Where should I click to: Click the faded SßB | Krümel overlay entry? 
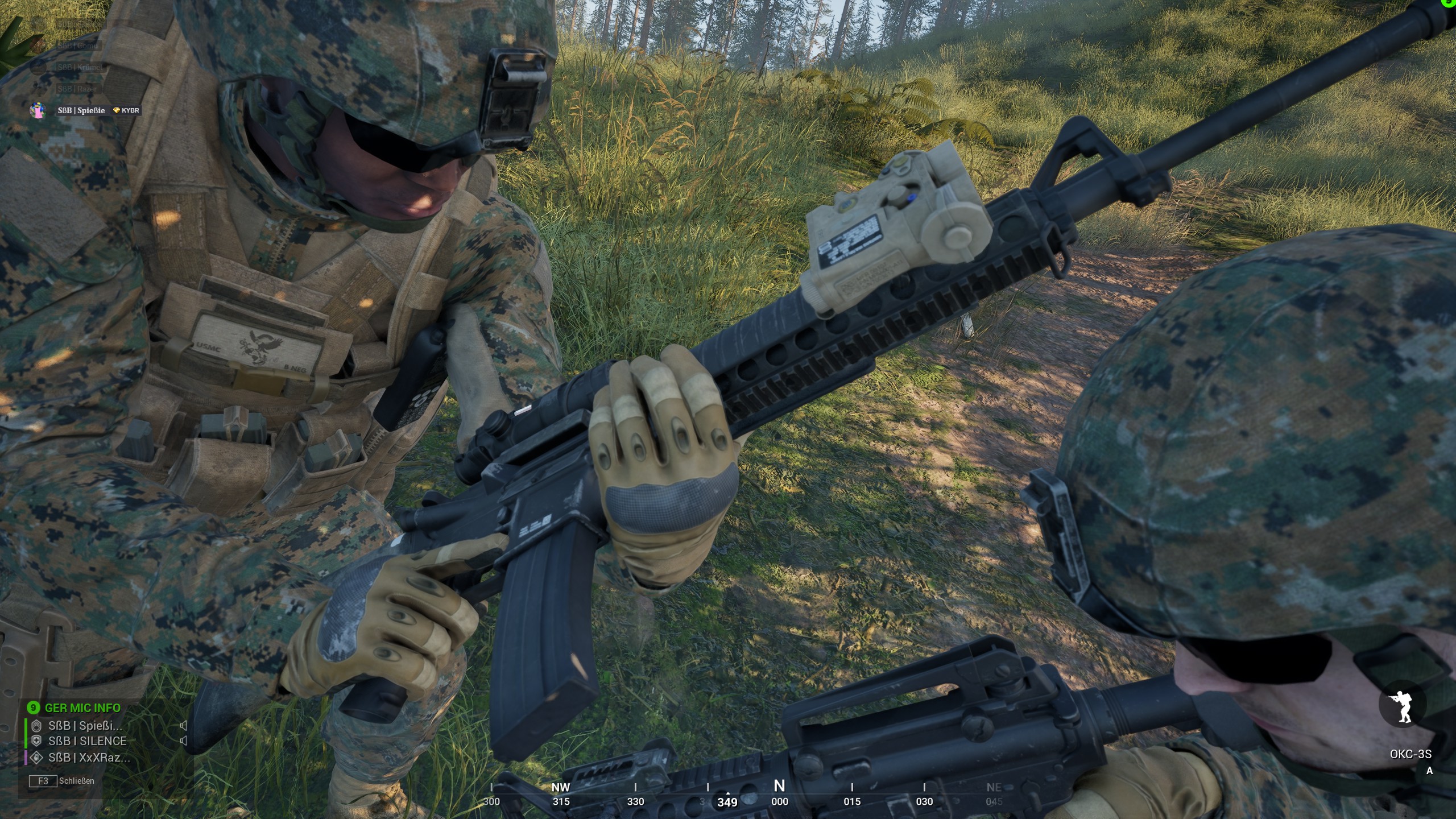[80, 67]
